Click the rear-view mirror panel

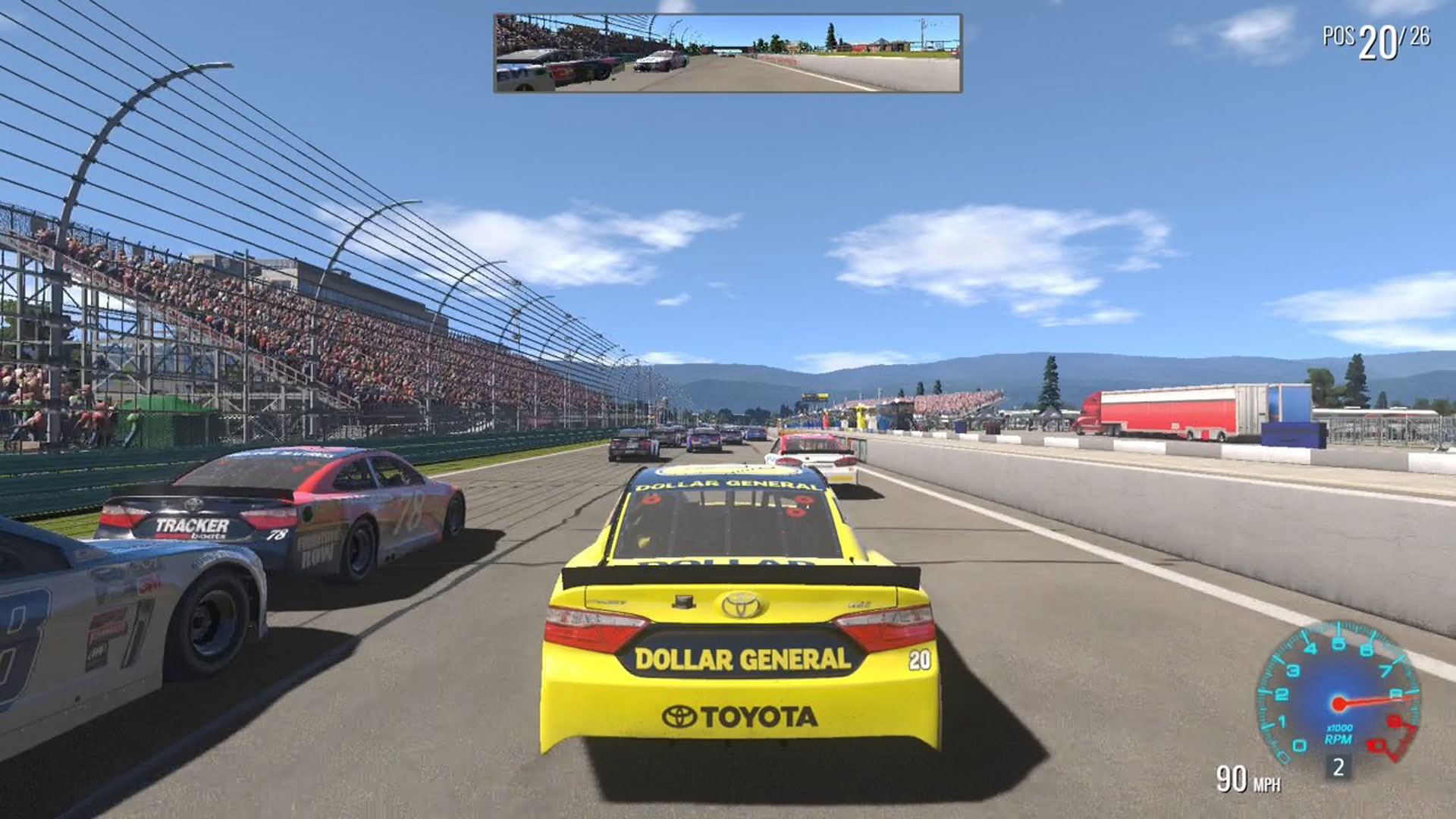(x=727, y=53)
